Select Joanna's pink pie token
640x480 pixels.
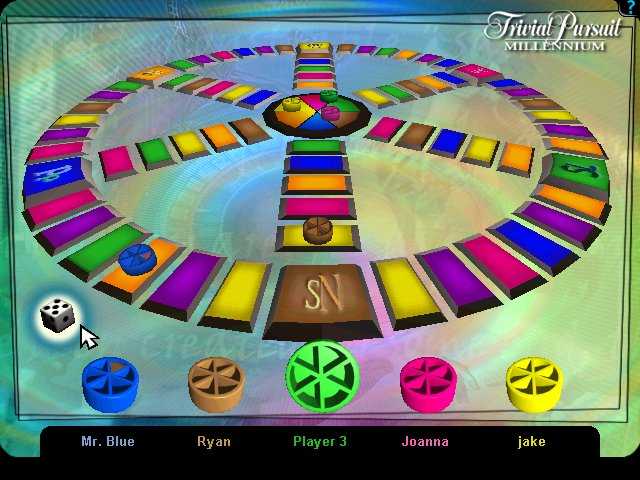click(428, 383)
